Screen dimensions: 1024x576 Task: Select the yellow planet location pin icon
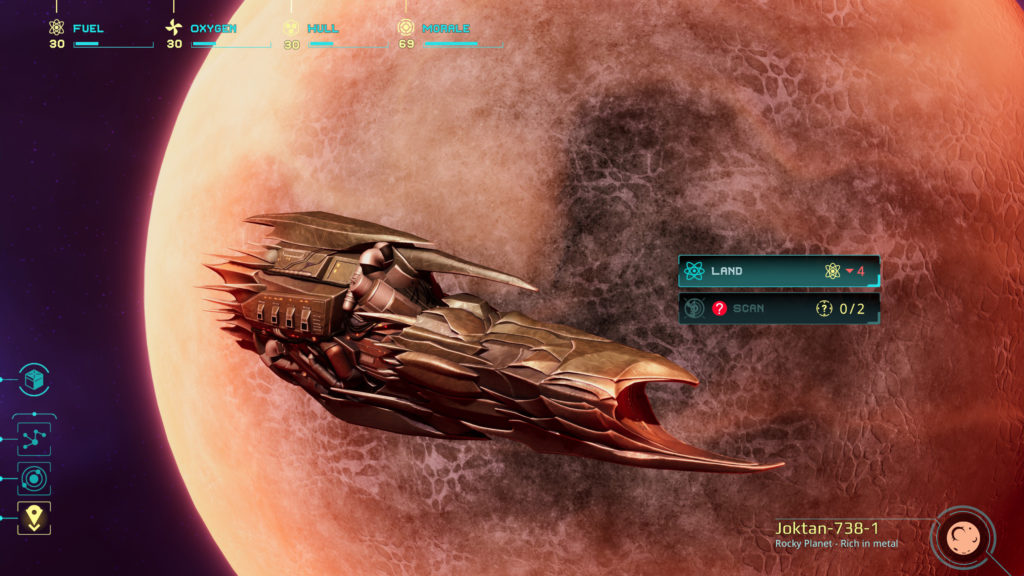click(34, 517)
